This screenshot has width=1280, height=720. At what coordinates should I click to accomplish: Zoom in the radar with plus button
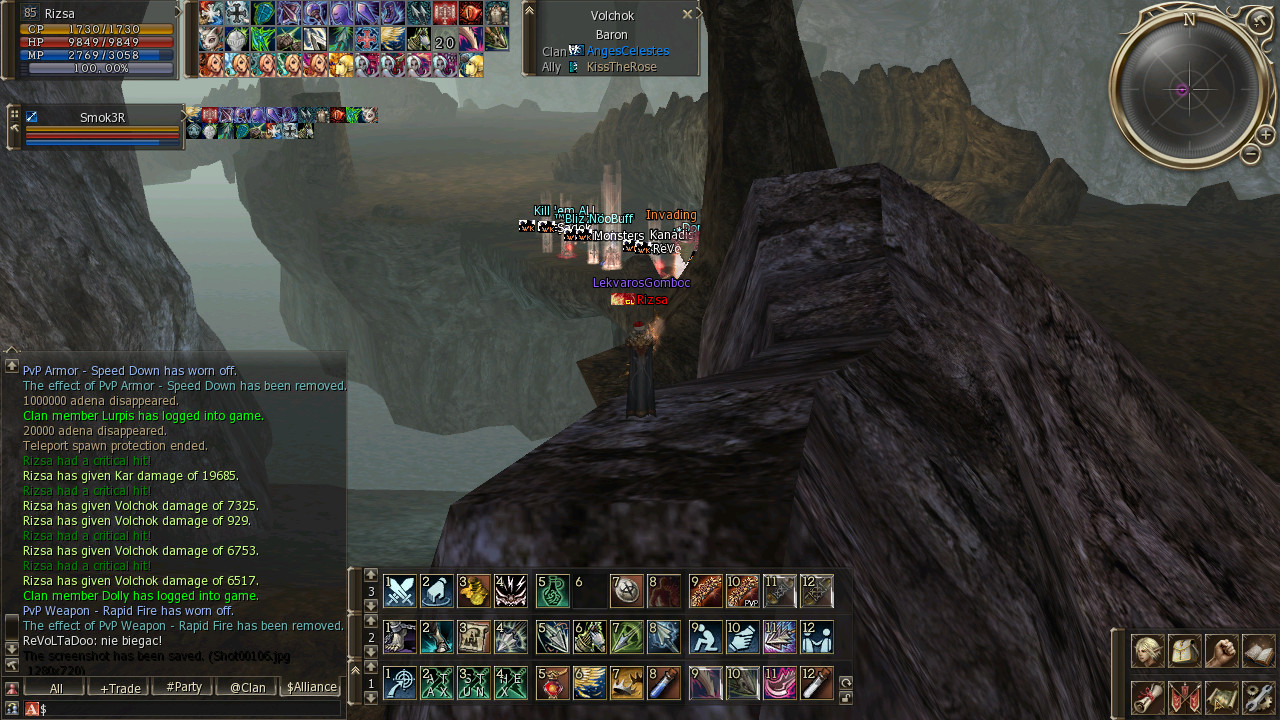pos(1265,135)
